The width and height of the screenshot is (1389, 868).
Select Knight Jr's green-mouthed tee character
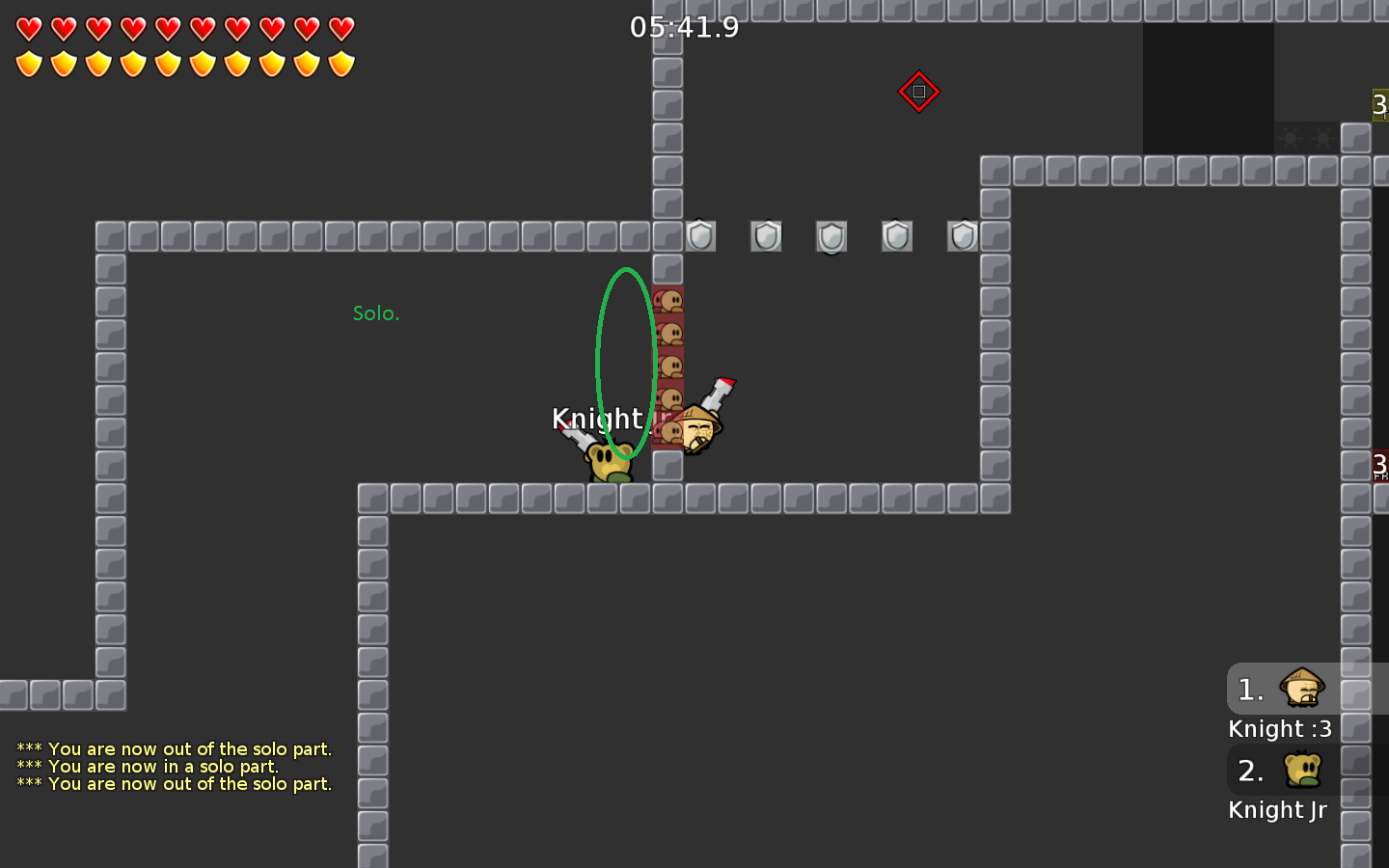(608, 460)
